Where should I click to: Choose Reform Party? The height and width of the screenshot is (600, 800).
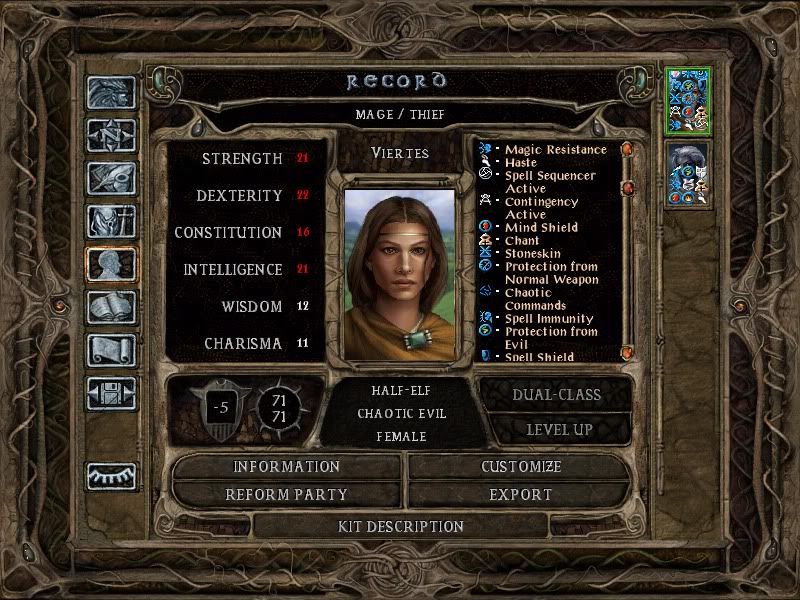coord(287,494)
